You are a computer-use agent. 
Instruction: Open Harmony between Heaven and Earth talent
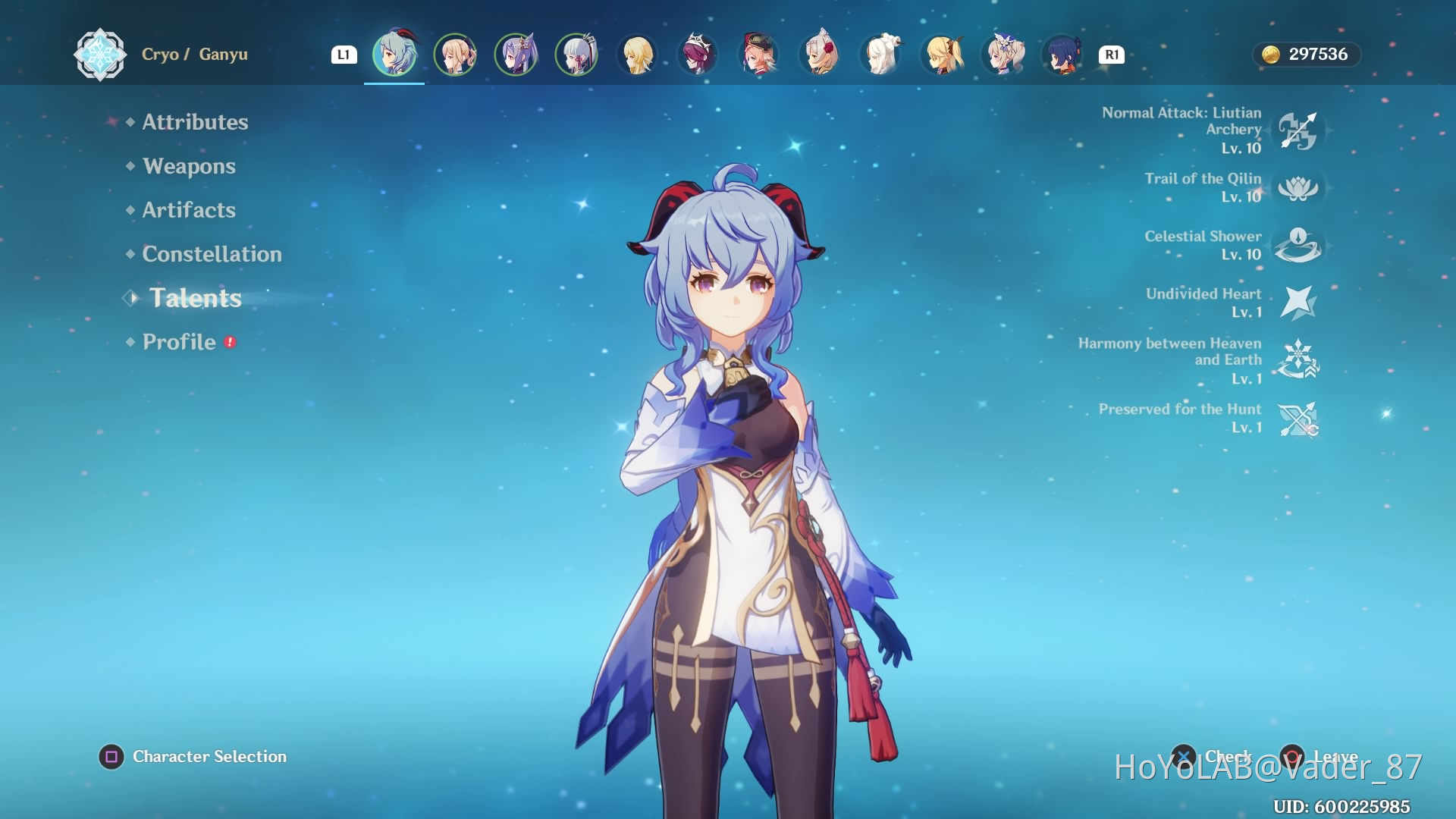click(x=1298, y=360)
